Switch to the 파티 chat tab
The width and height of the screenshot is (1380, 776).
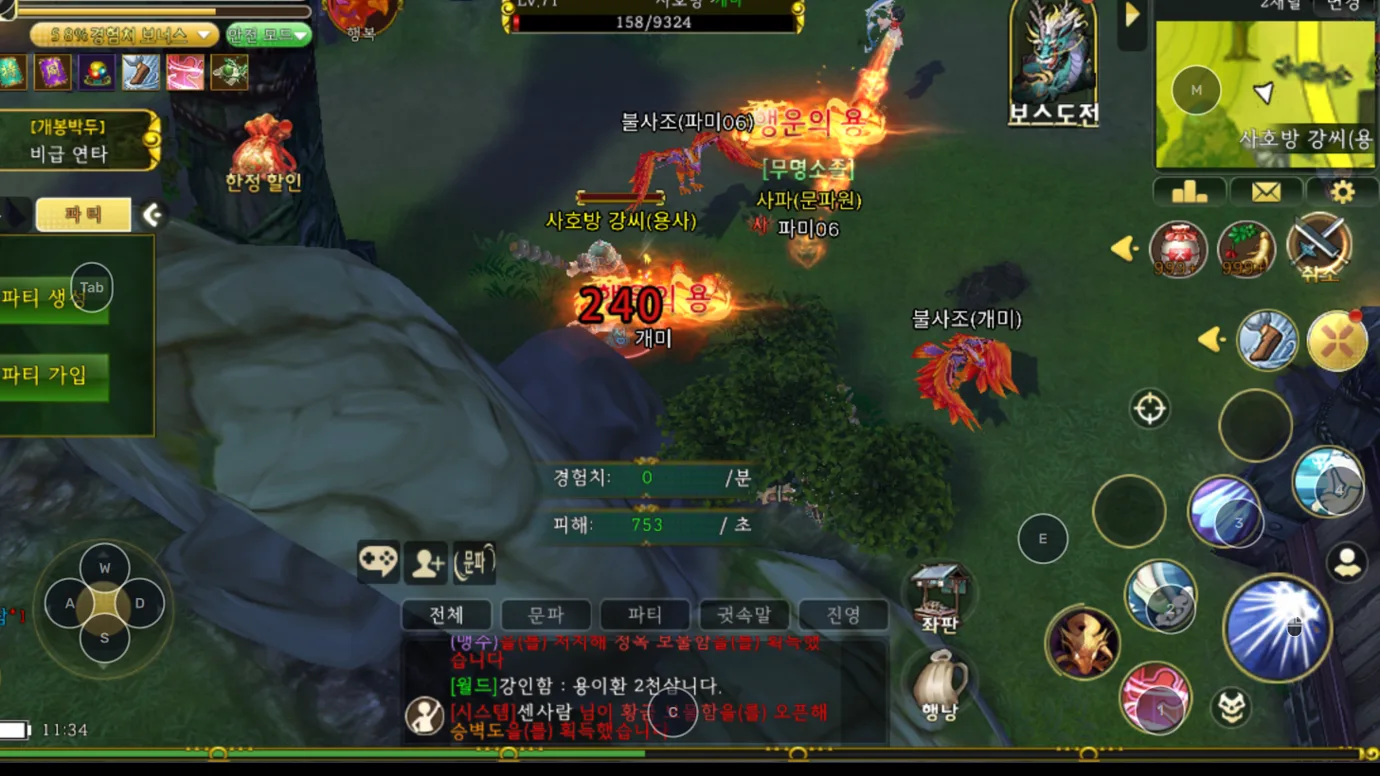645,615
